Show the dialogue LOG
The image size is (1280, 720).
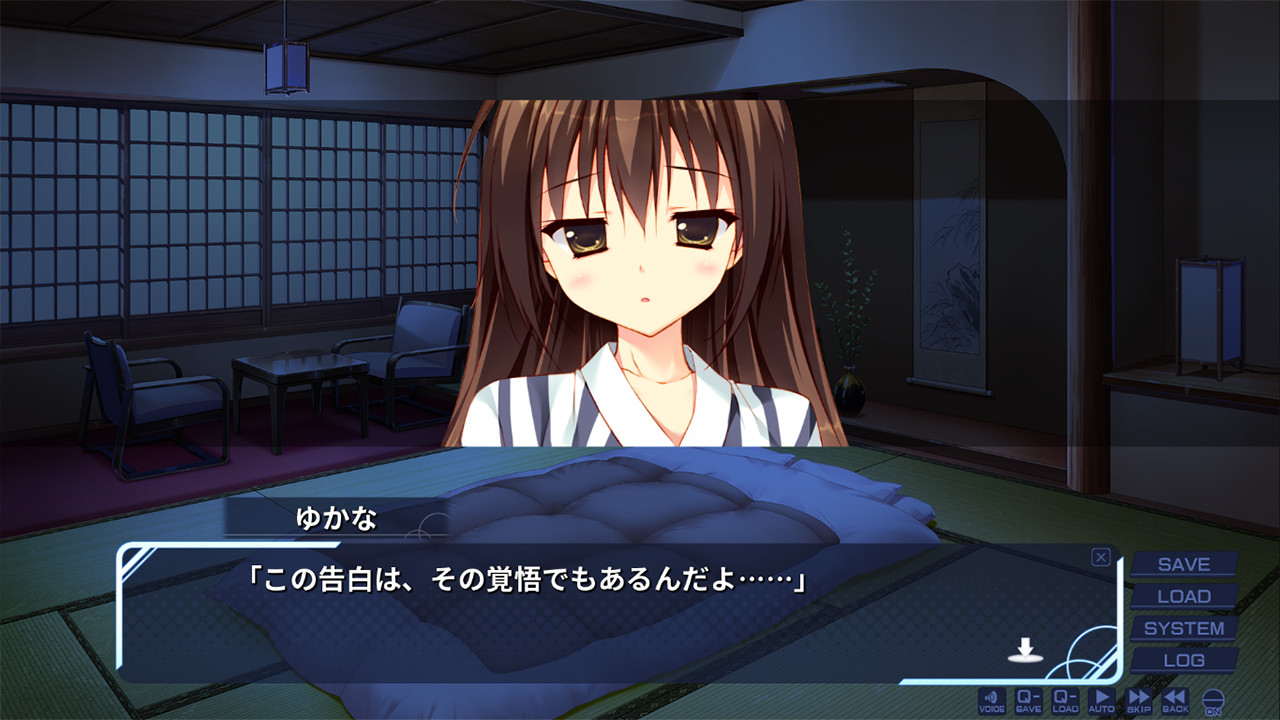pyautogui.click(x=1184, y=661)
